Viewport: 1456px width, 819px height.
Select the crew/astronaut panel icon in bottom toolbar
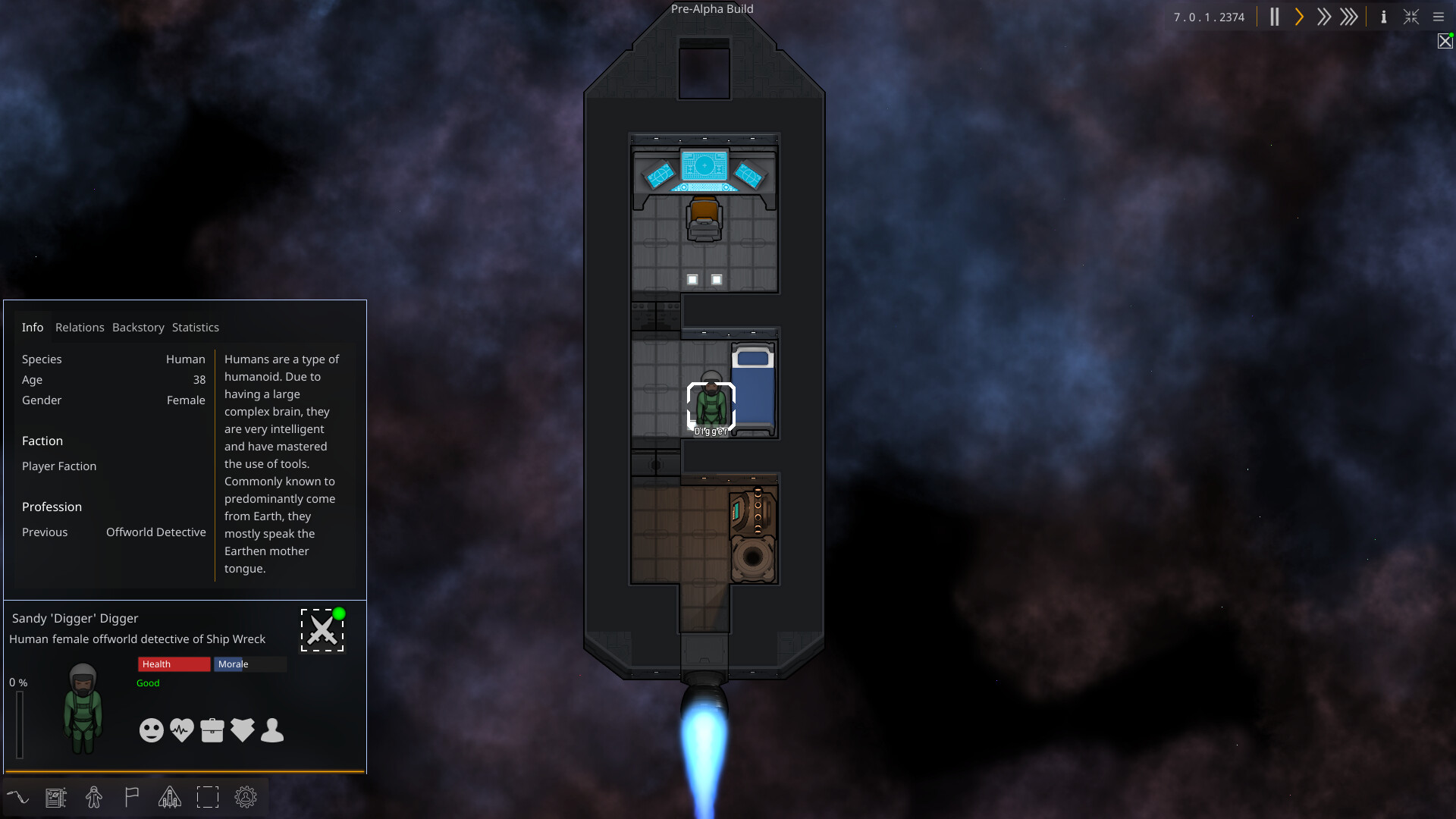point(94,797)
